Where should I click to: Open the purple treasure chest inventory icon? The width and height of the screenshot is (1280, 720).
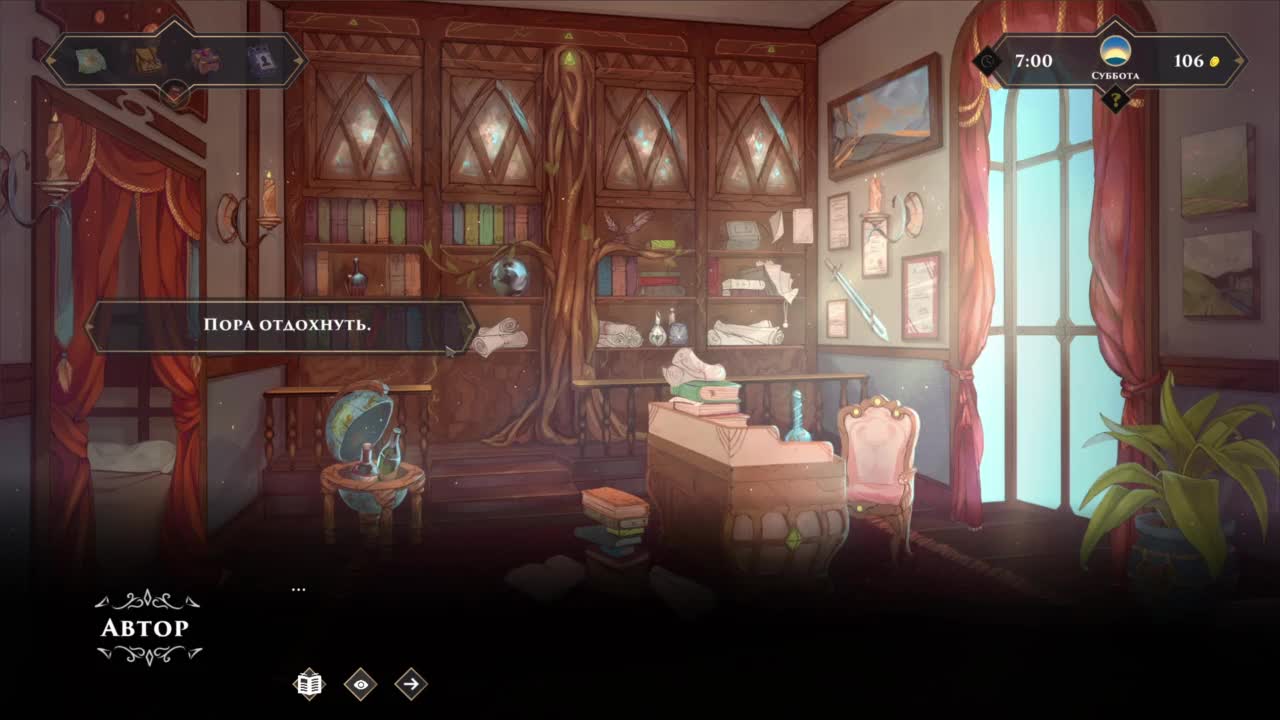(x=205, y=61)
